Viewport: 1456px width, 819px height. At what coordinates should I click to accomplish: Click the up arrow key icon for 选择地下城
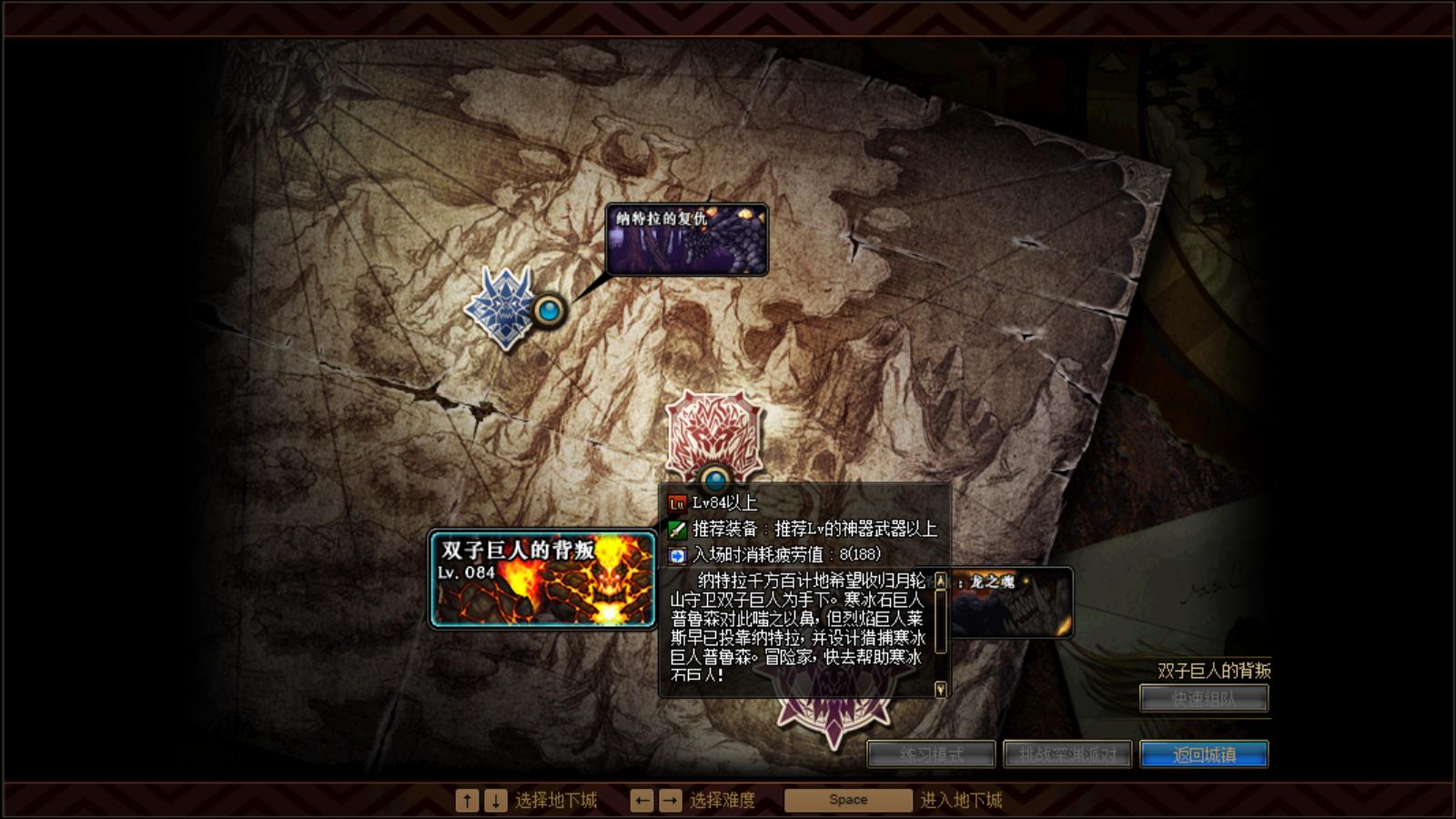(467, 799)
